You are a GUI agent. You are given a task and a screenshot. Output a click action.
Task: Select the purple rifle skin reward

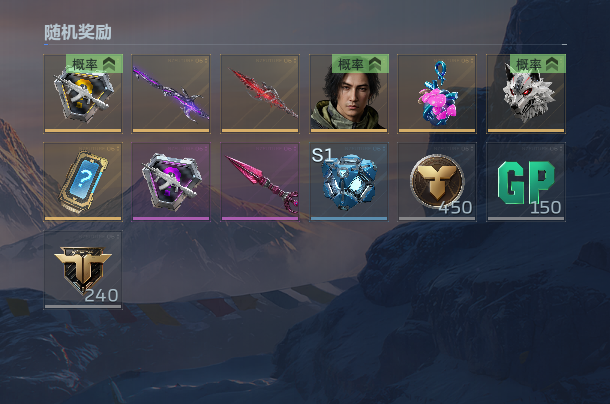[x=171, y=93]
